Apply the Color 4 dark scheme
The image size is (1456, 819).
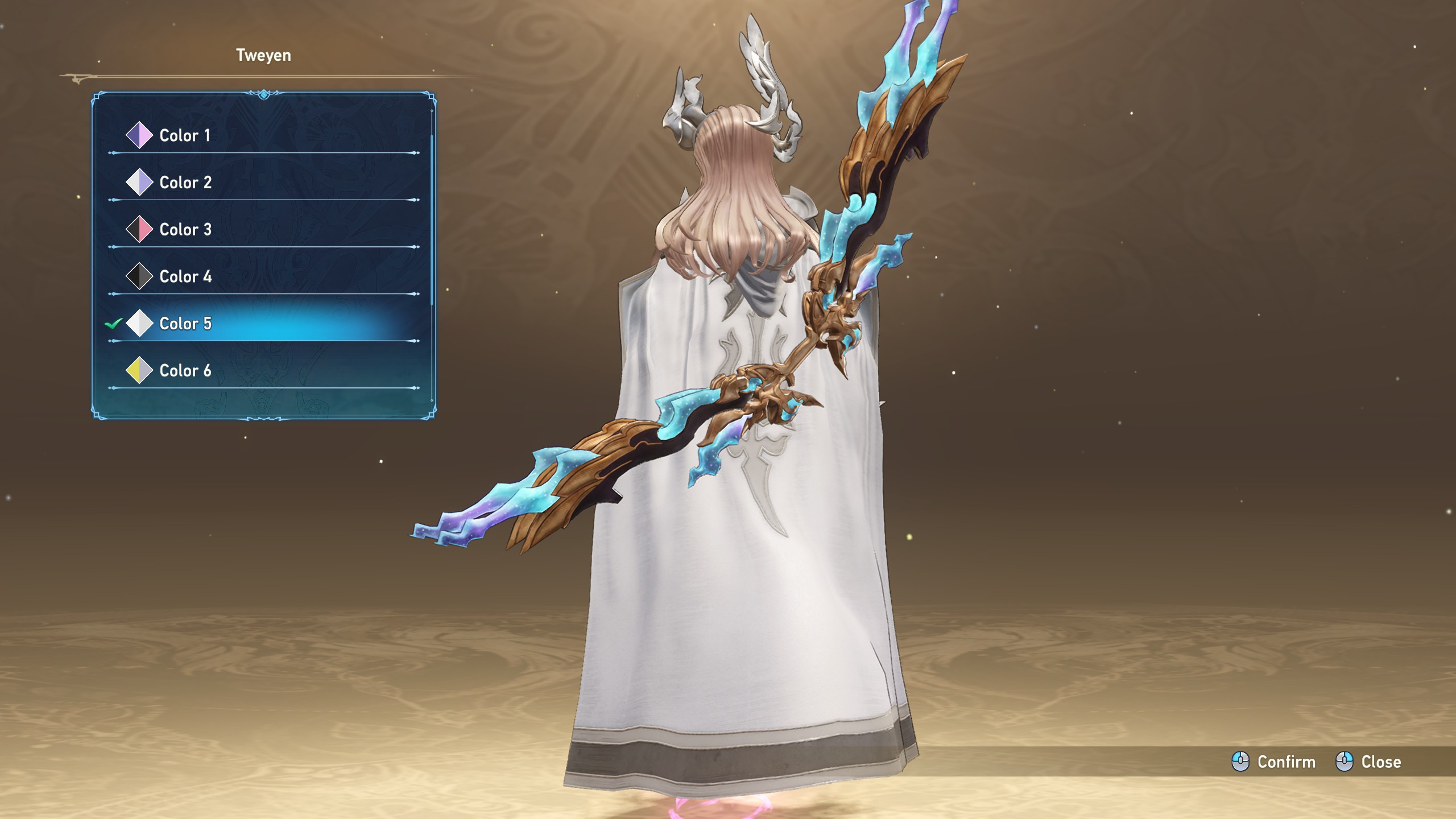[185, 277]
